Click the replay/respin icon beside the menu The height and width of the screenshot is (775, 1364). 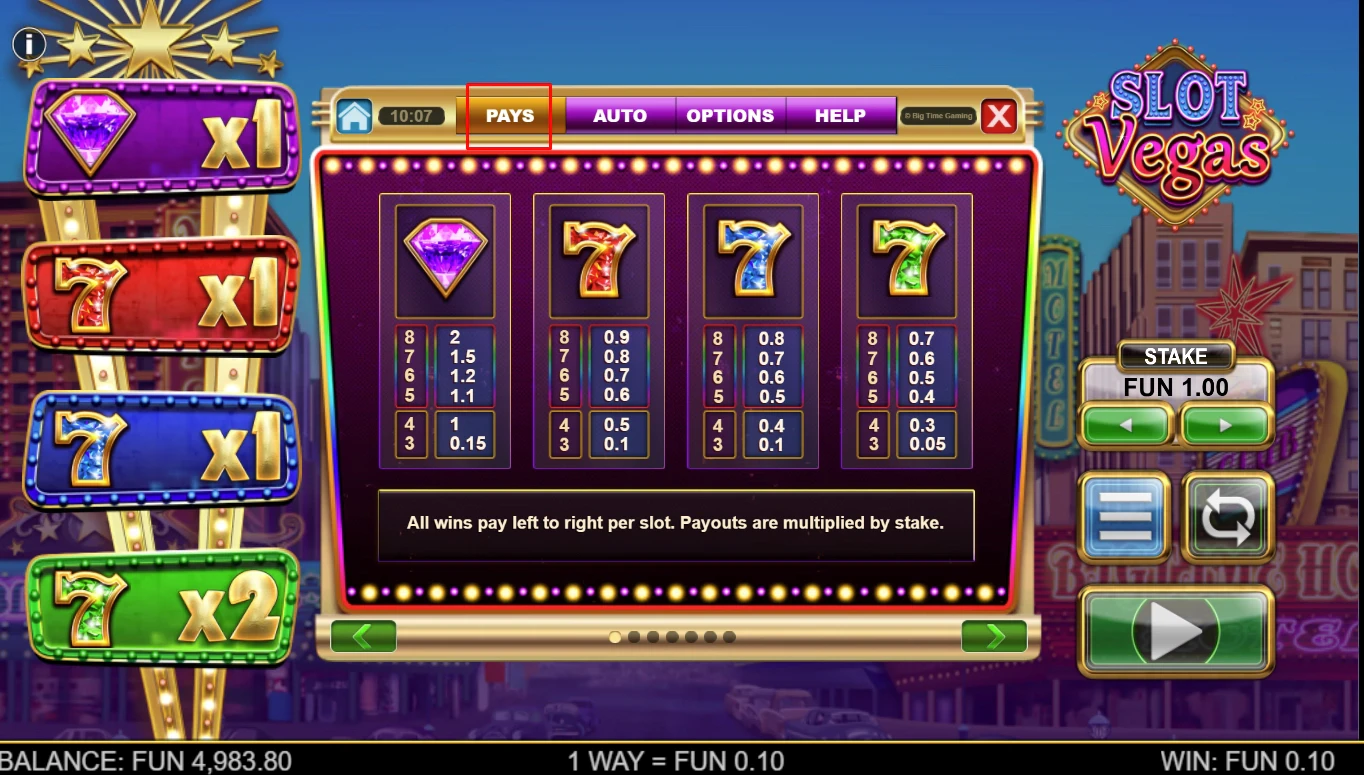(x=1228, y=518)
